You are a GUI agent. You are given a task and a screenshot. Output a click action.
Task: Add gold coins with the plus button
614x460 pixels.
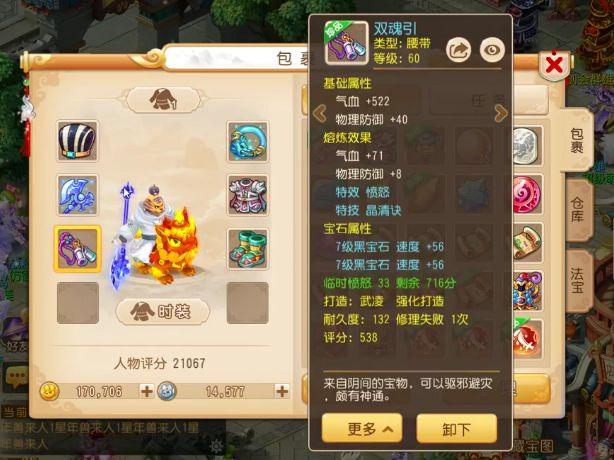click(x=146, y=391)
